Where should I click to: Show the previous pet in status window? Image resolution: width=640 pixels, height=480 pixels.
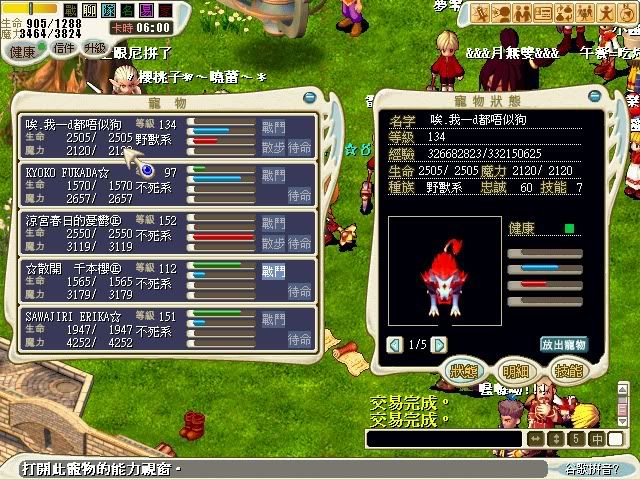click(396, 345)
